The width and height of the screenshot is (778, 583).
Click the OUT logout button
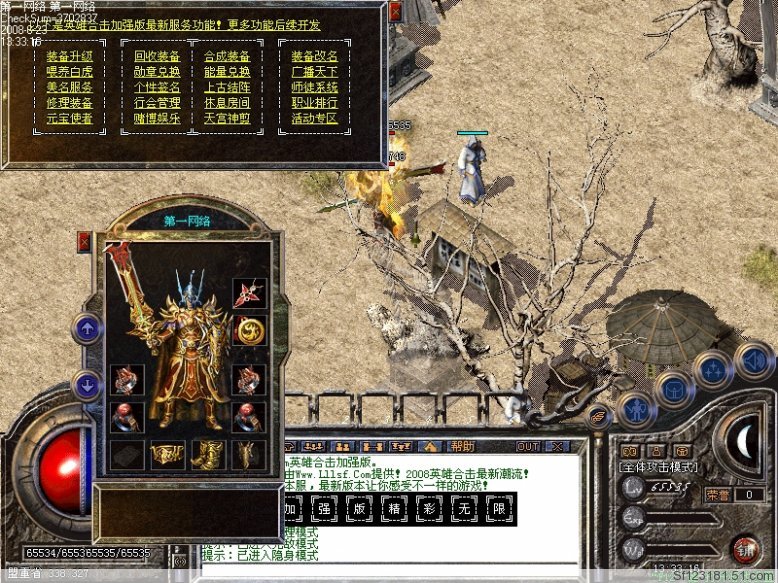(x=527, y=446)
